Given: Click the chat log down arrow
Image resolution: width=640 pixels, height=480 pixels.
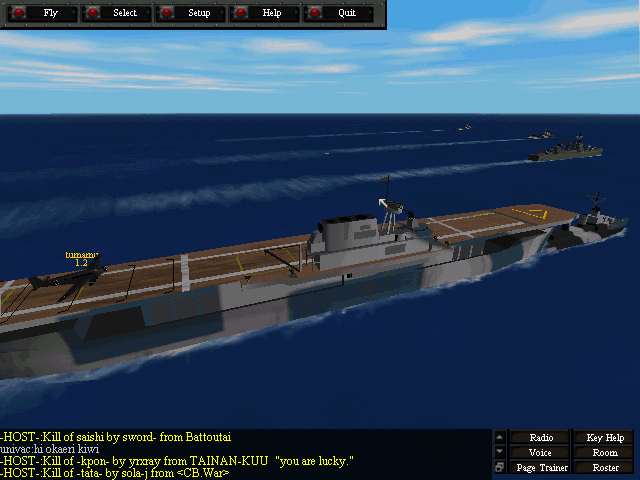Looking at the screenshot, I should (500, 453).
